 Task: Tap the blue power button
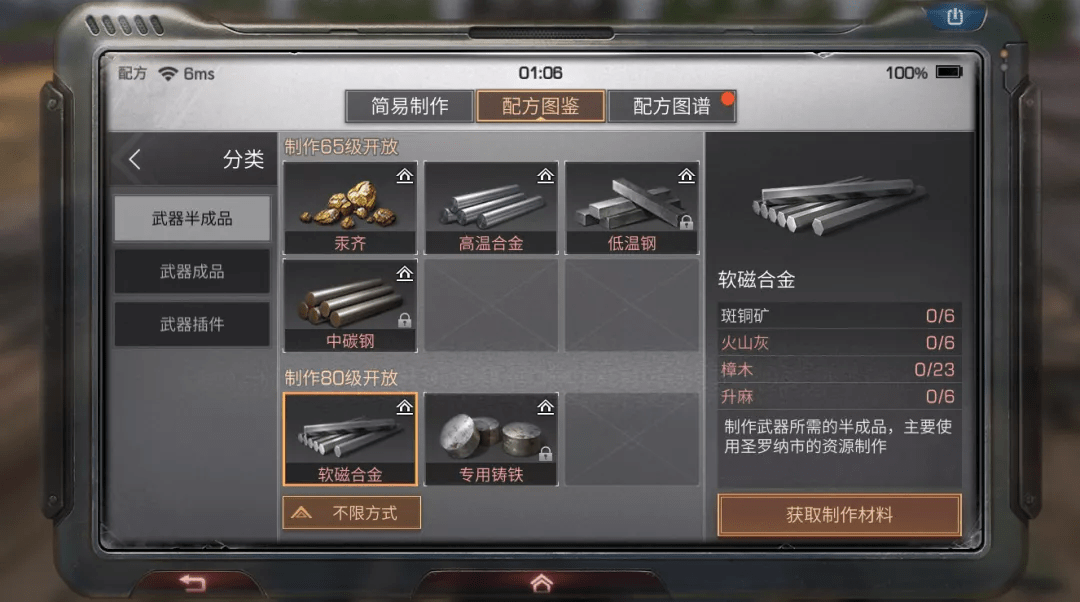click(953, 17)
